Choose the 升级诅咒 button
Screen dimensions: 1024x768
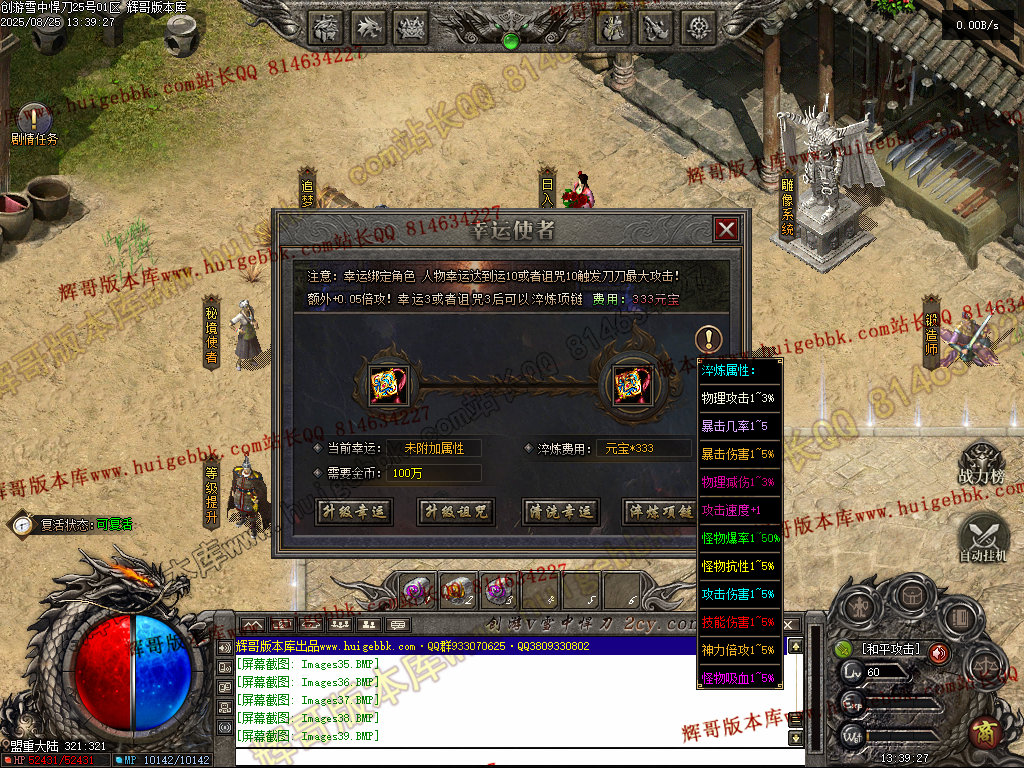(x=456, y=511)
